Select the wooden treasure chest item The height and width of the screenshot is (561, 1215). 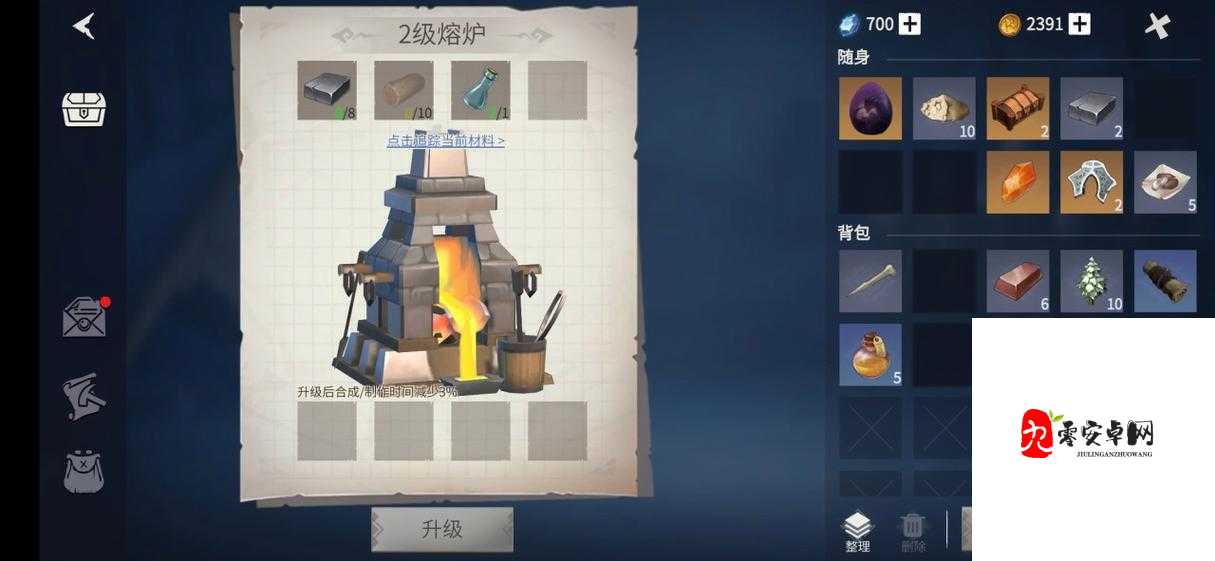1018,108
